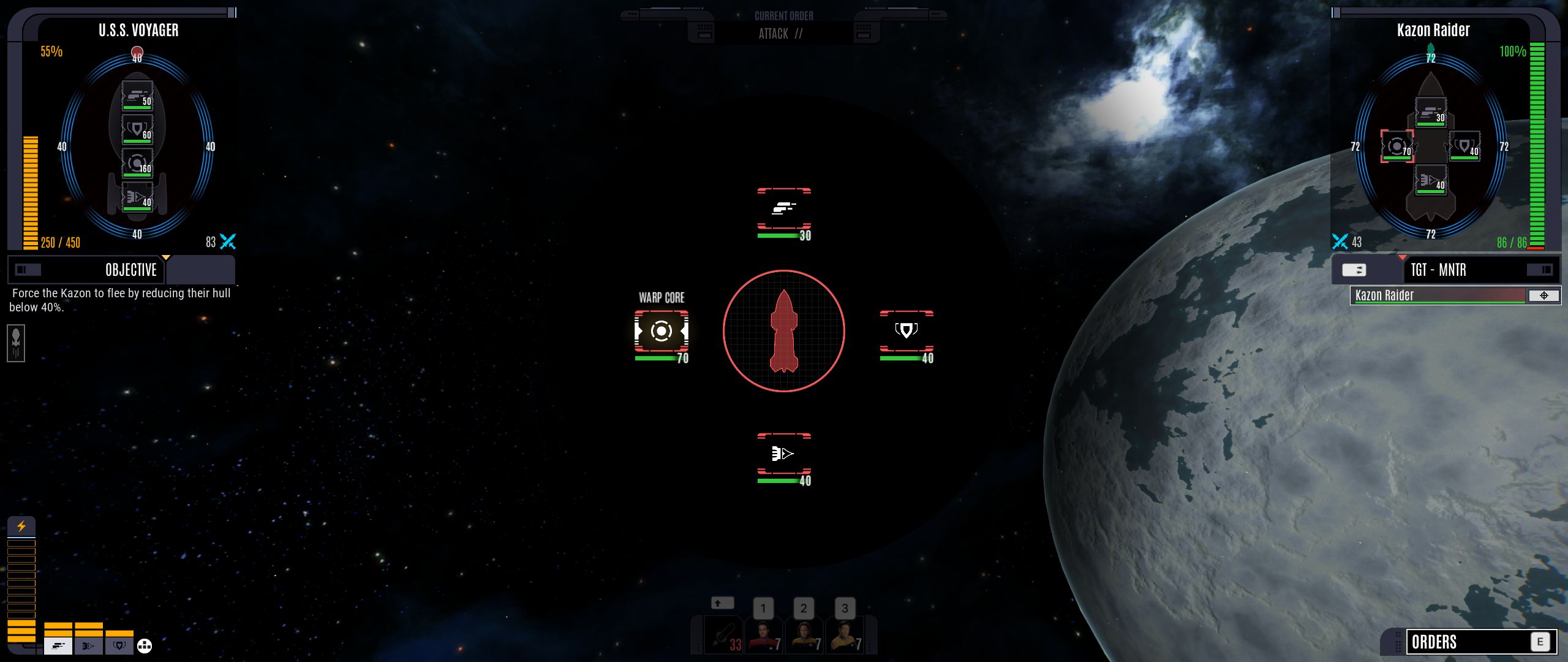This screenshot has height=662, width=1568.
Task: Target the enemy engines subsystem
Action: 784,454
